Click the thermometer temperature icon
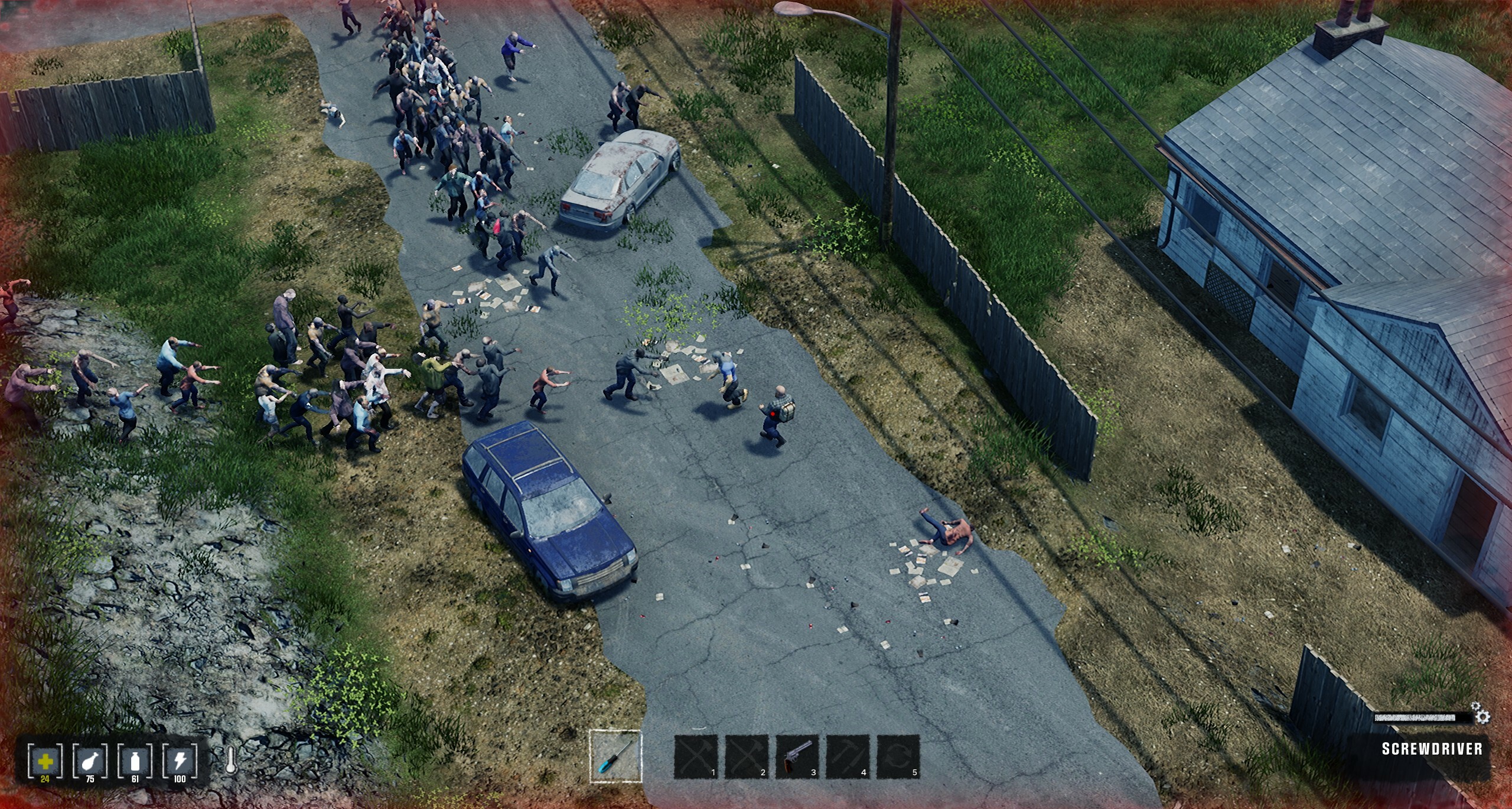This screenshot has width=1512, height=809. click(x=231, y=762)
